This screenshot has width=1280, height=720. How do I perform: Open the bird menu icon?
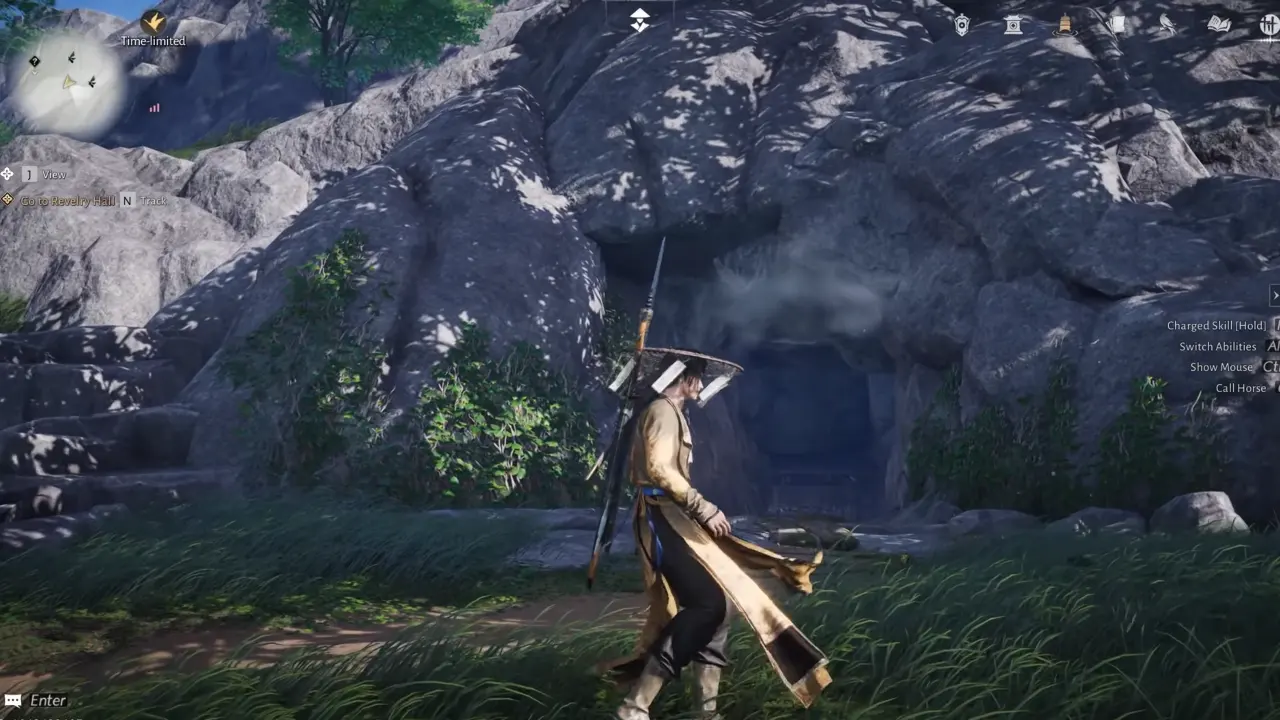tap(1167, 25)
